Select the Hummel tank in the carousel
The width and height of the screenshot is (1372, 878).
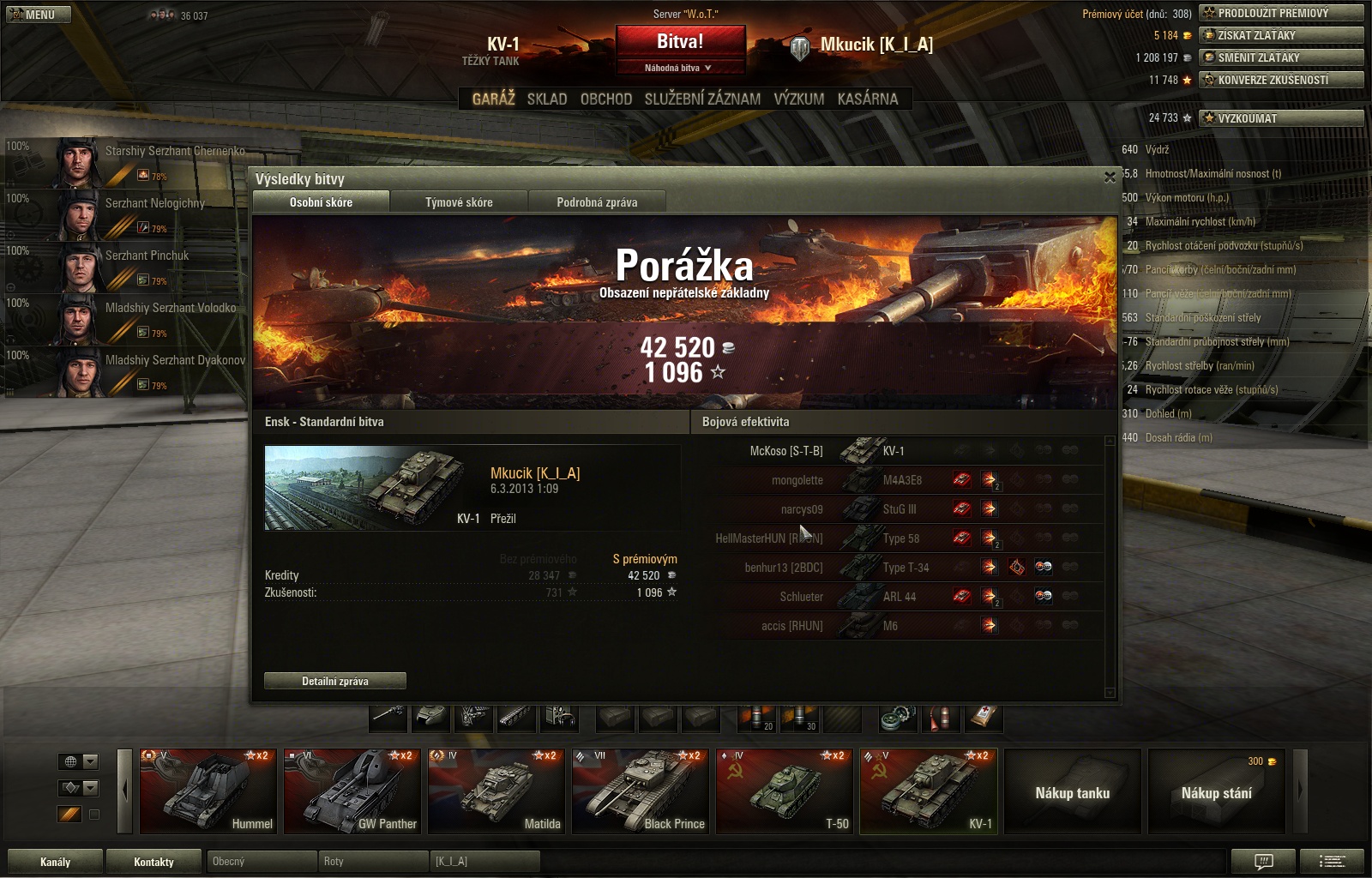click(208, 791)
